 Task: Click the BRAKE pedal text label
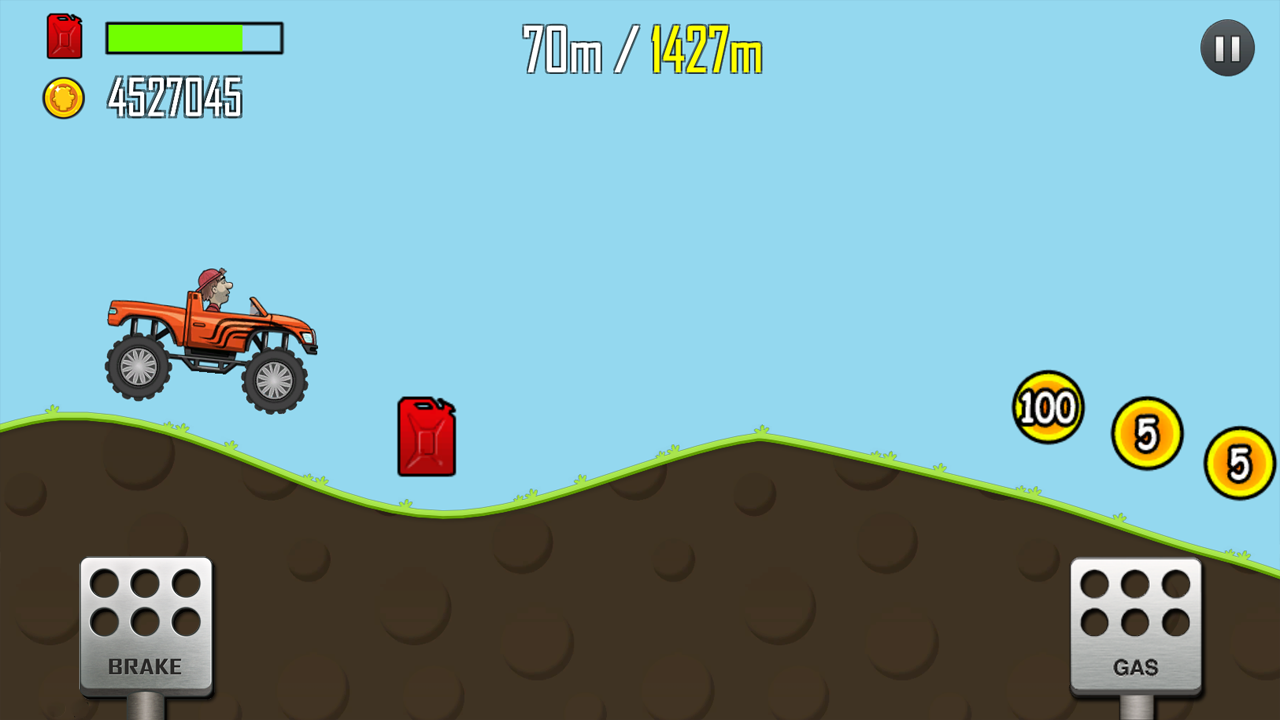point(146,665)
